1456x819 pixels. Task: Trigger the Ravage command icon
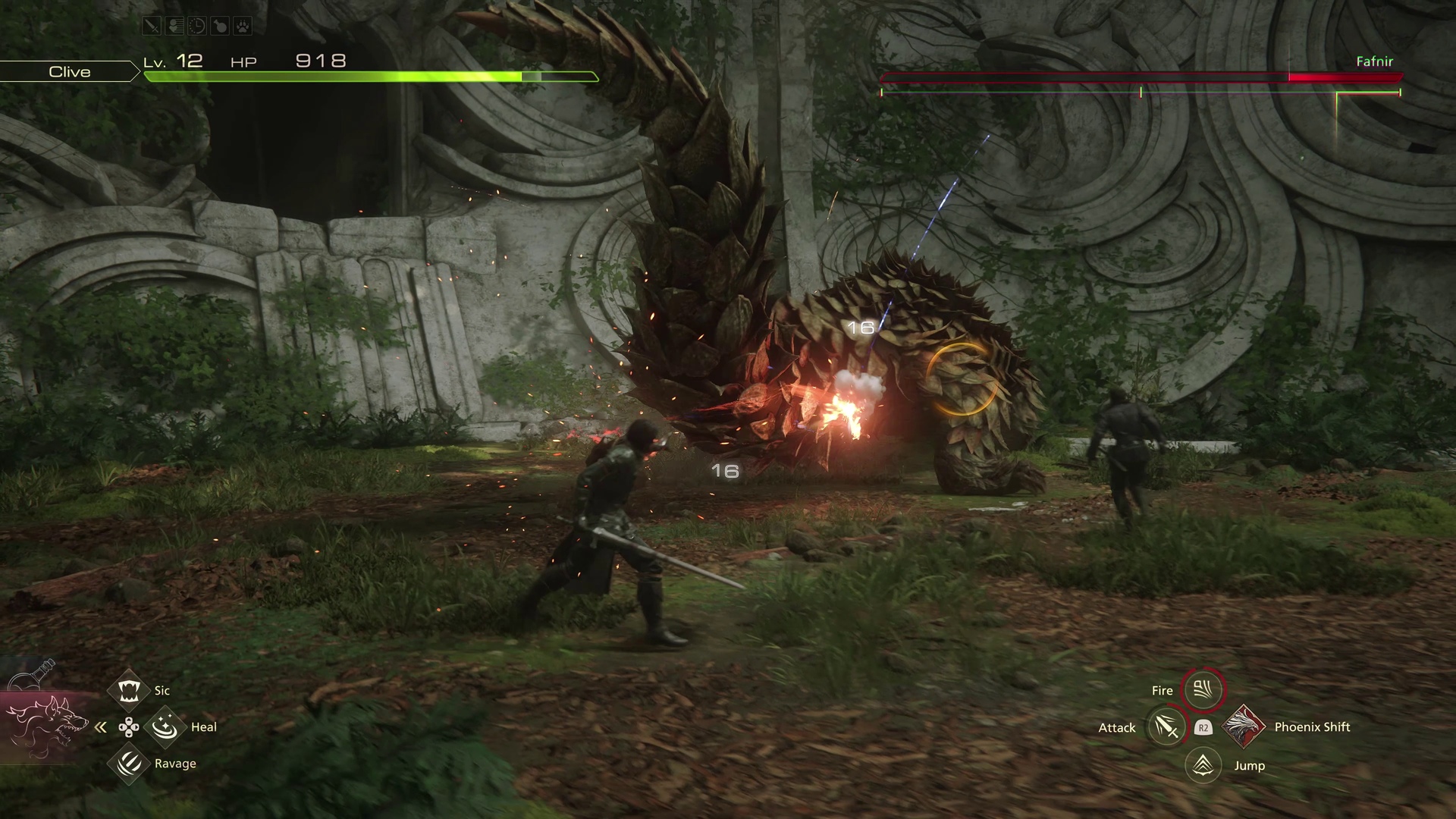pyautogui.click(x=128, y=763)
